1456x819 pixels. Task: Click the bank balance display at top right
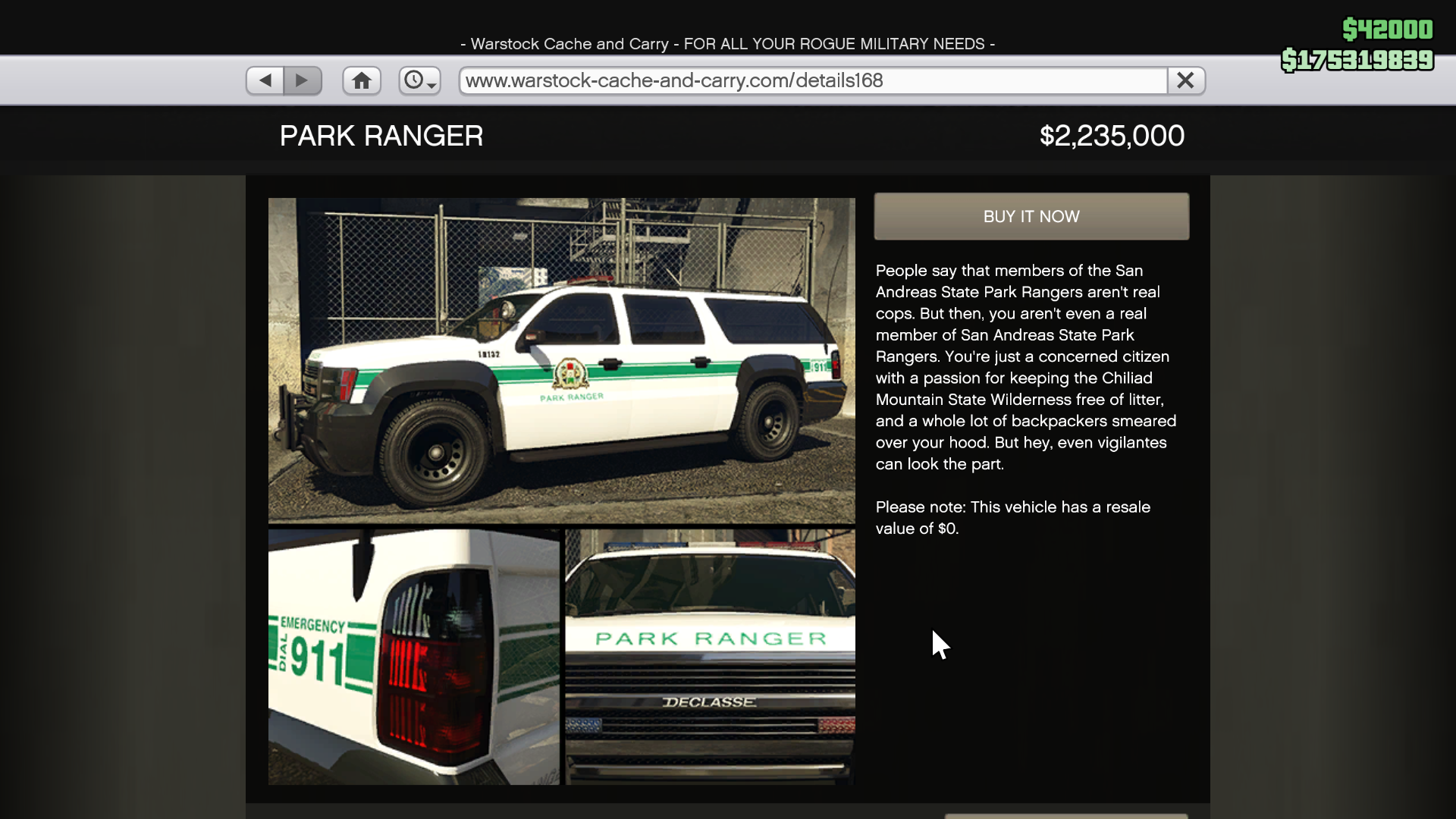pos(1357,61)
